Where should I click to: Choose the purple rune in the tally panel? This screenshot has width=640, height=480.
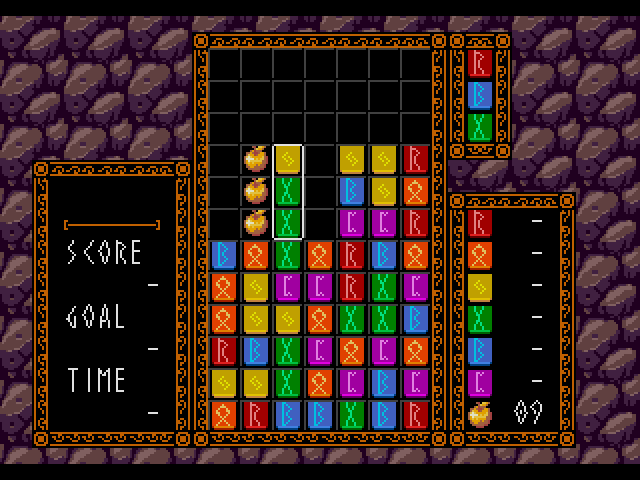tap(479, 382)
